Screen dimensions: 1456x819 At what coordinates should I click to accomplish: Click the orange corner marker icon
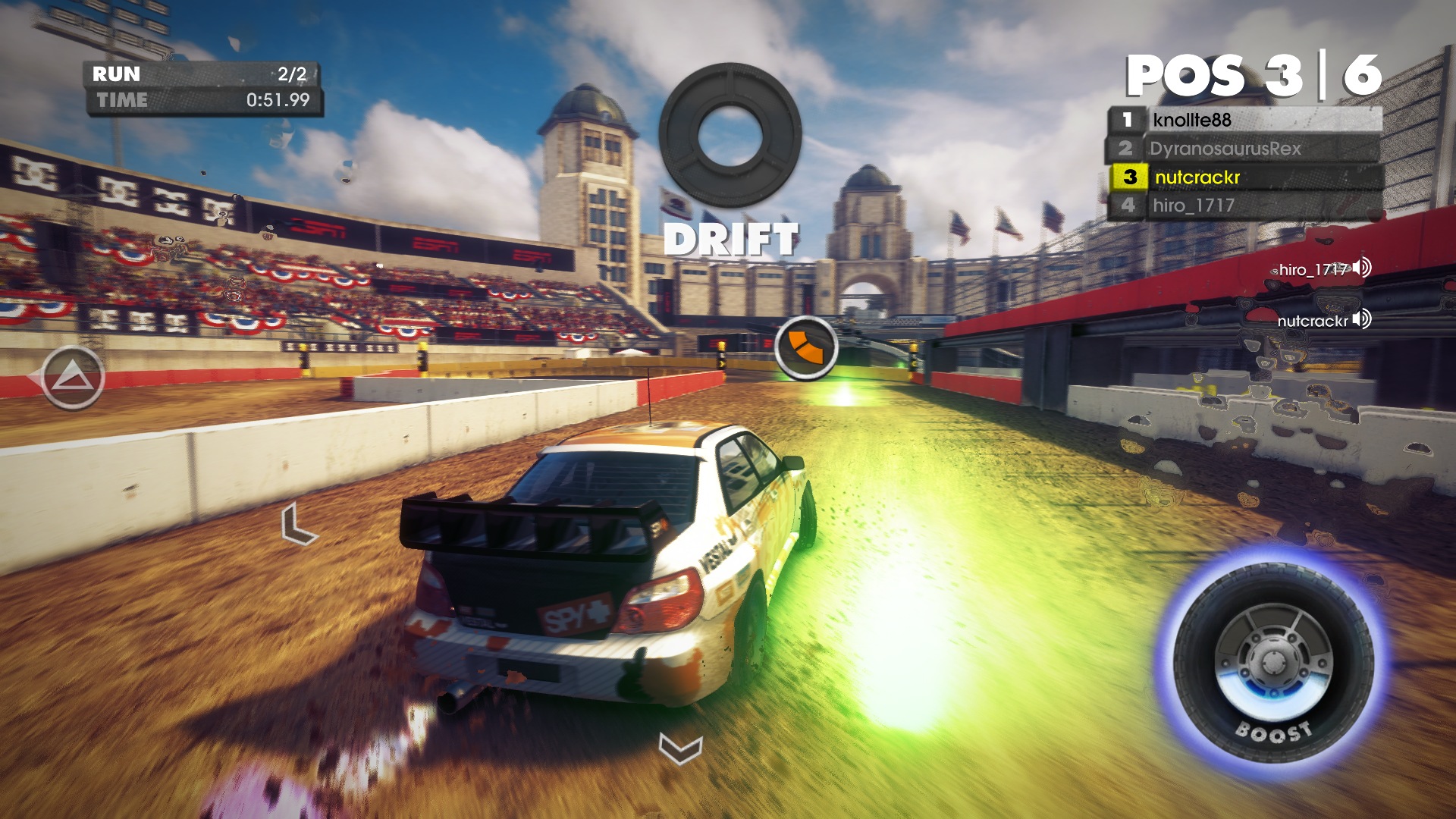coord(805,348)
